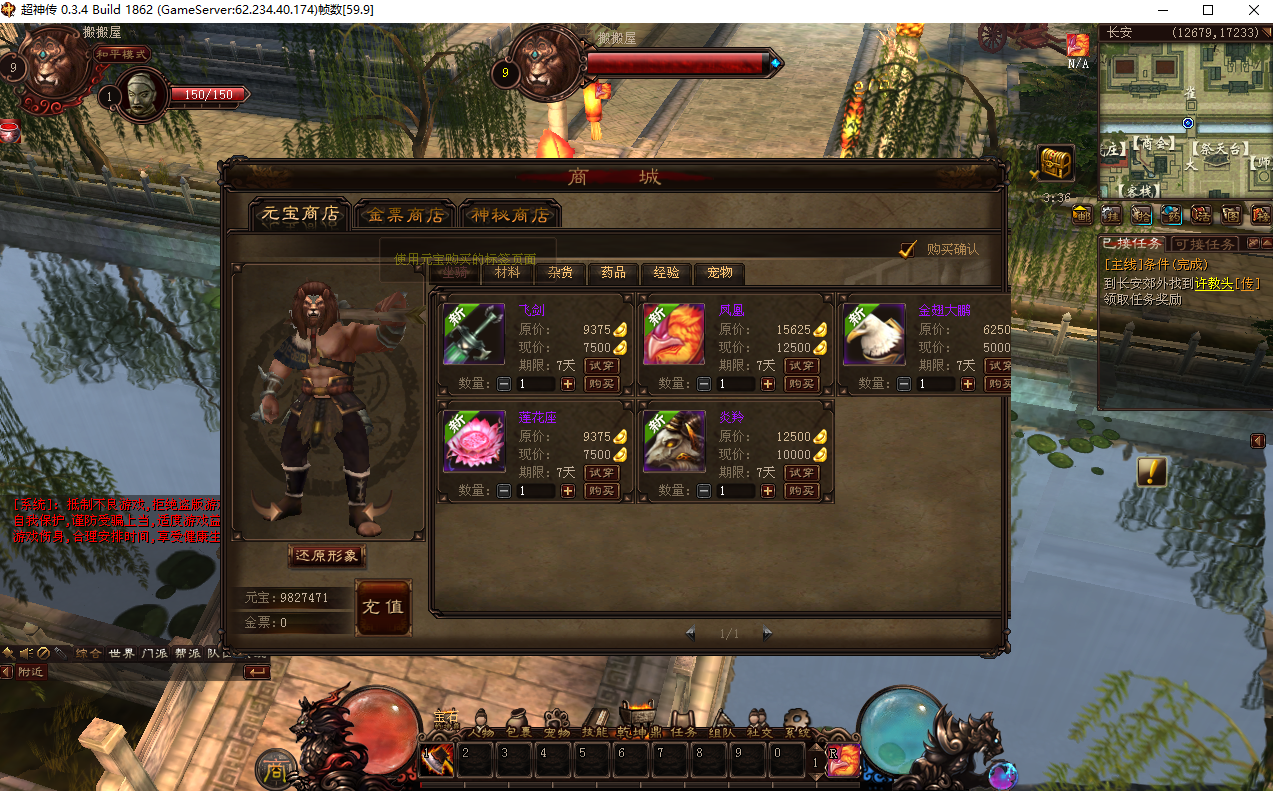
Task: Follow the 许教头 quest link
Action: (x=1213, y=284)
